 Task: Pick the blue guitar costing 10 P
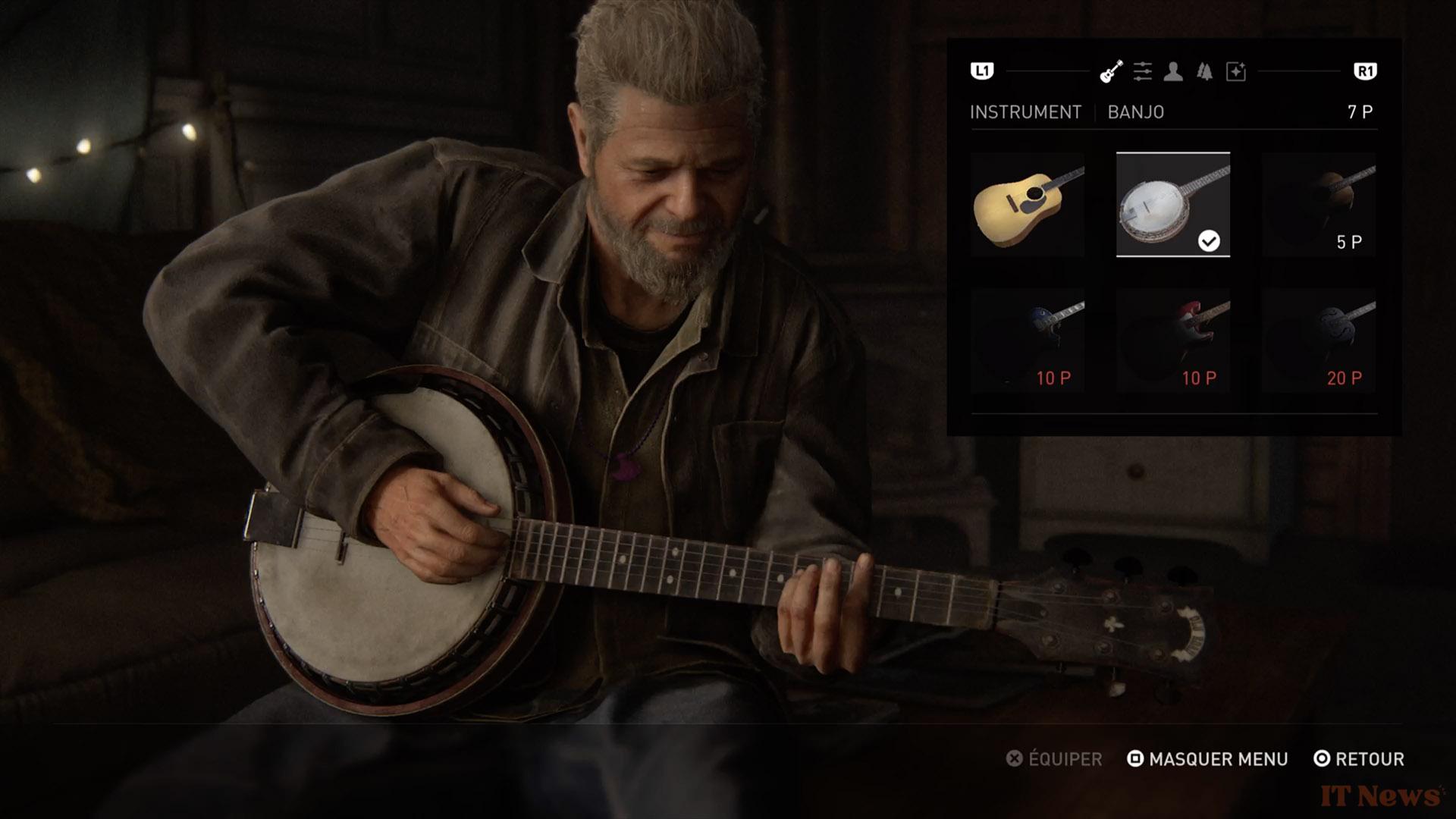1028,340
